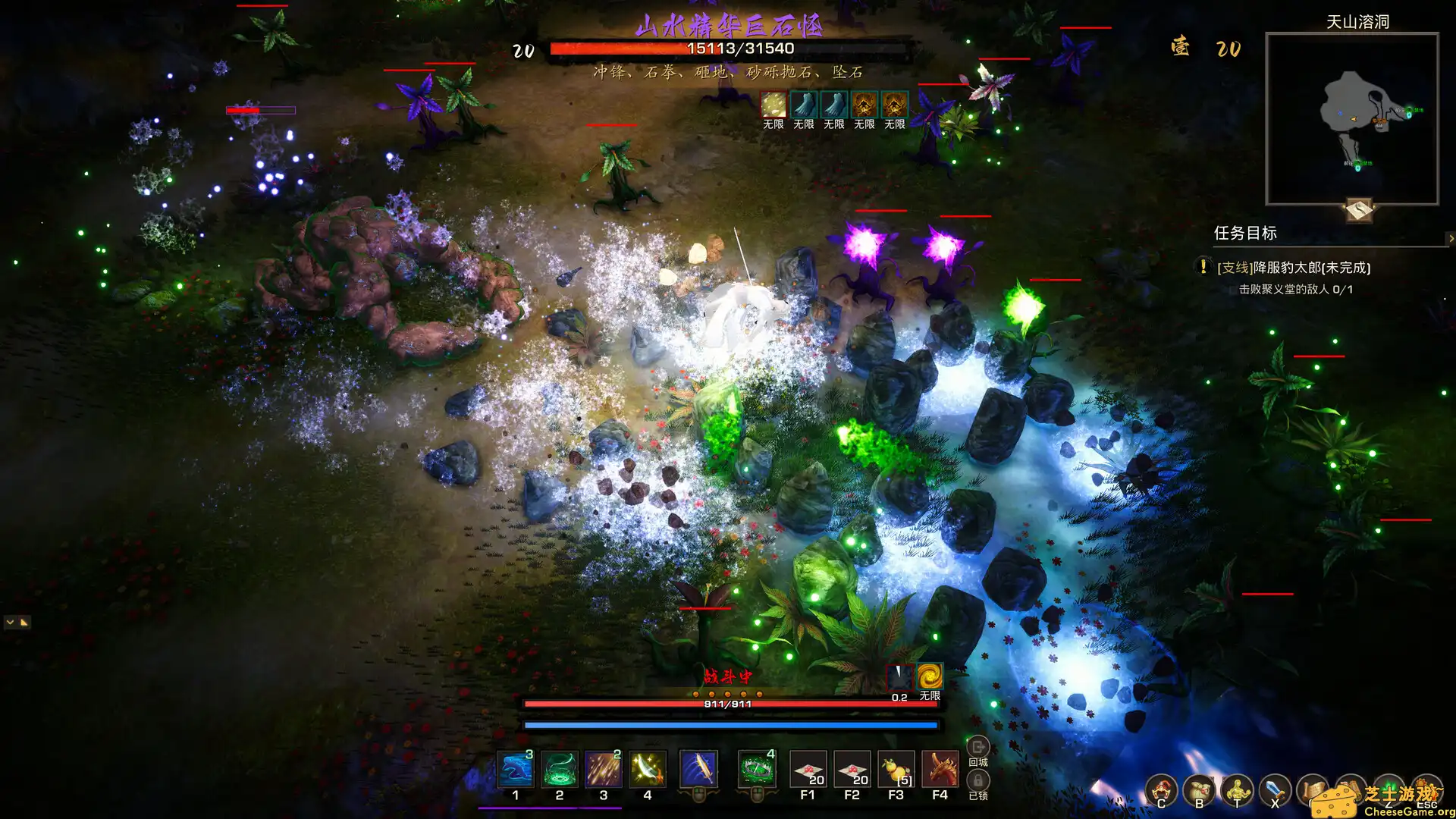Screen dimensions: 1456x819
Task: Open the map scroll button below minimap
Action: point(1359,209)
